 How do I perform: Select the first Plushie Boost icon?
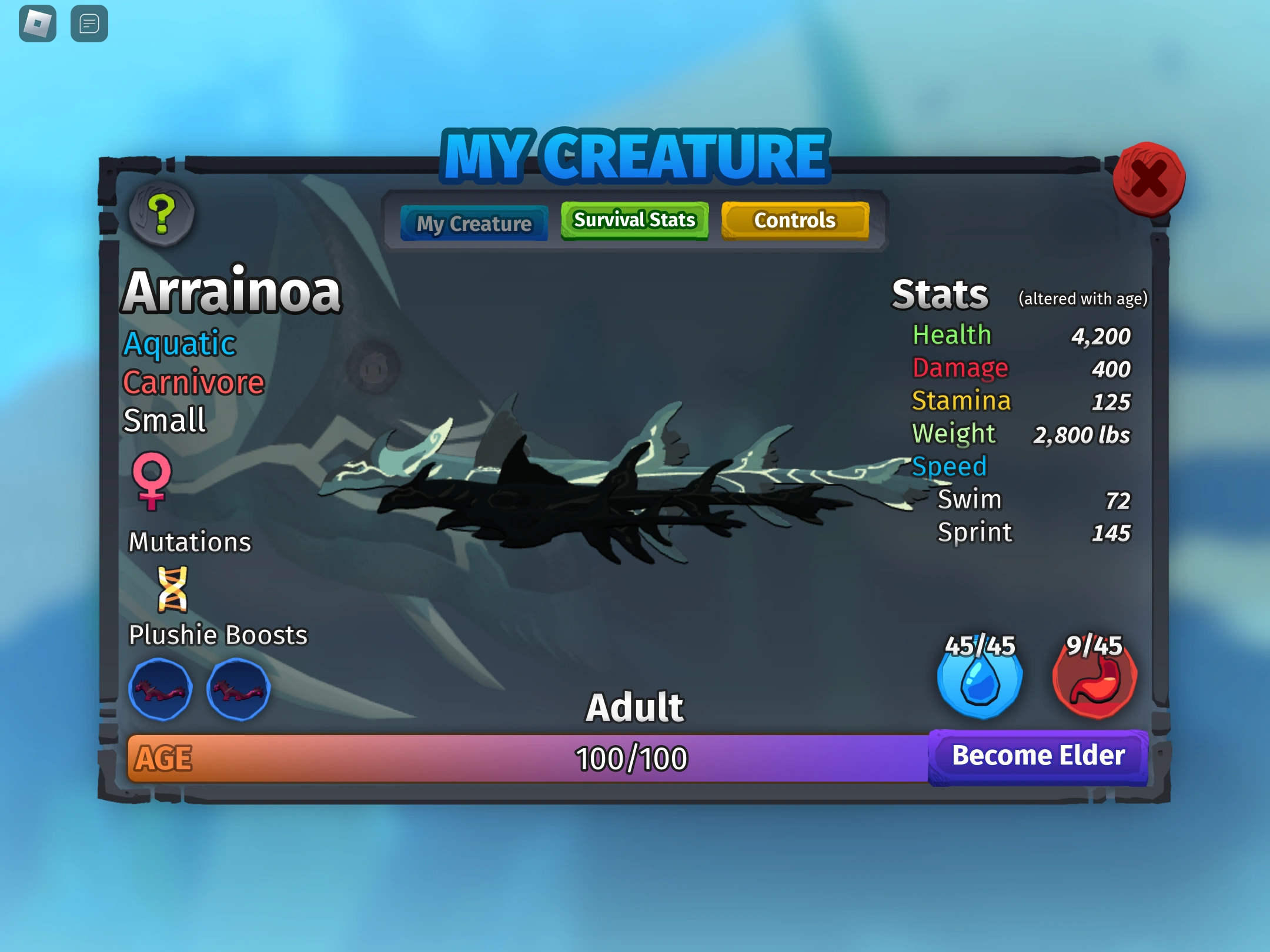[x=160, y=689]
